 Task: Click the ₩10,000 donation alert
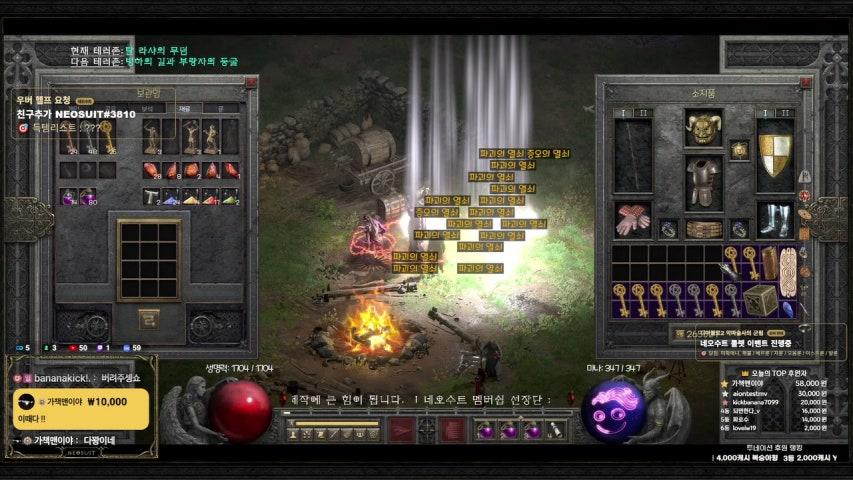(82, 409)
